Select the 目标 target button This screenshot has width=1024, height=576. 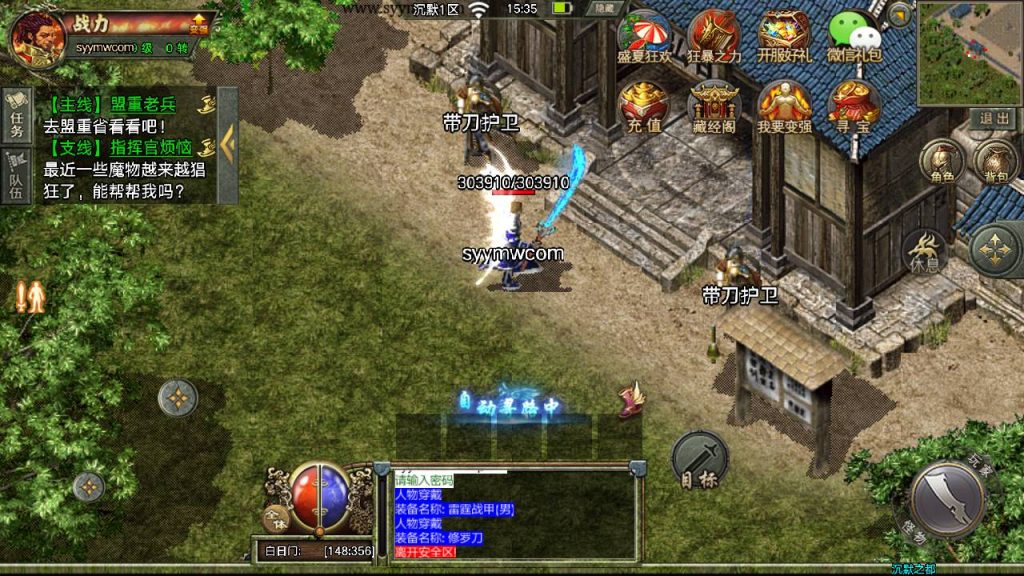pos(699,460)
